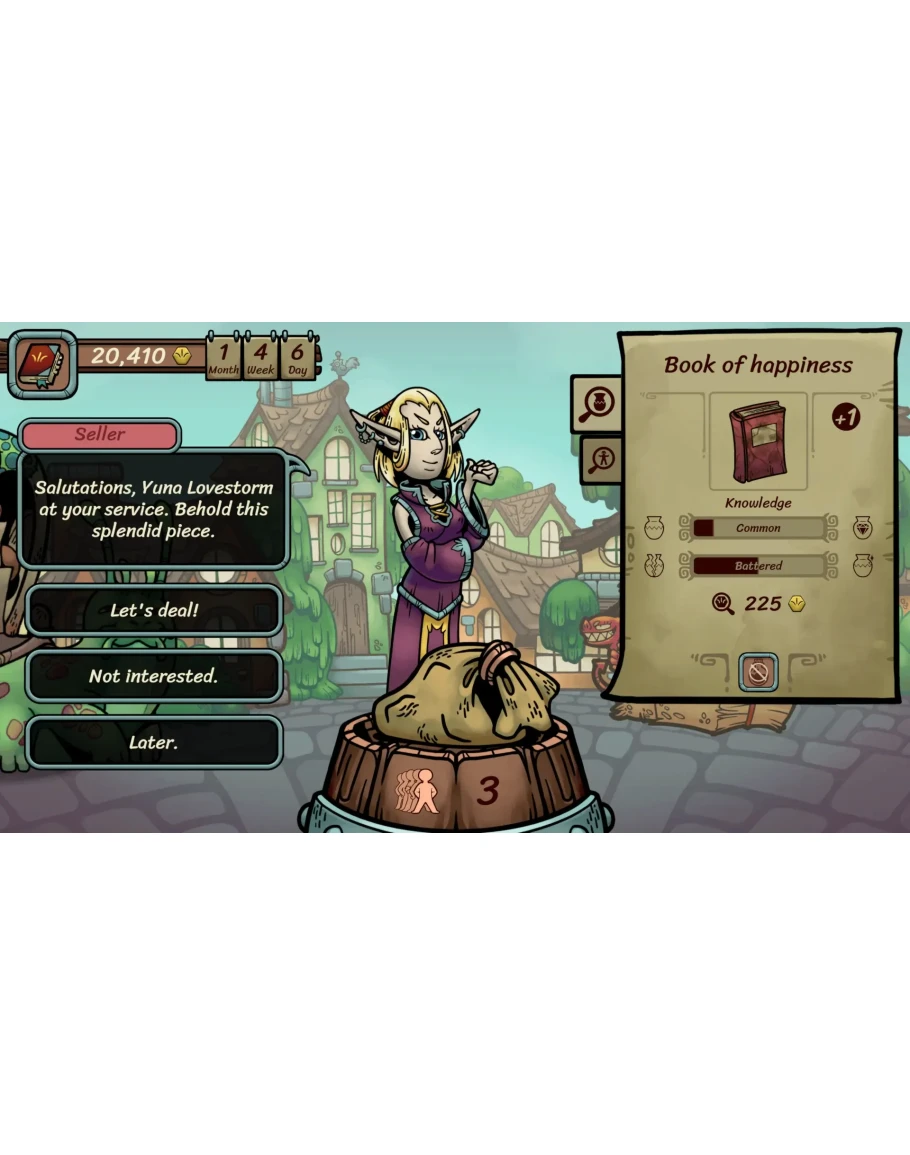Screen dimensions: 910x1155
Task: Select the "Not interested." reply
Action: (x=154, y=676)
